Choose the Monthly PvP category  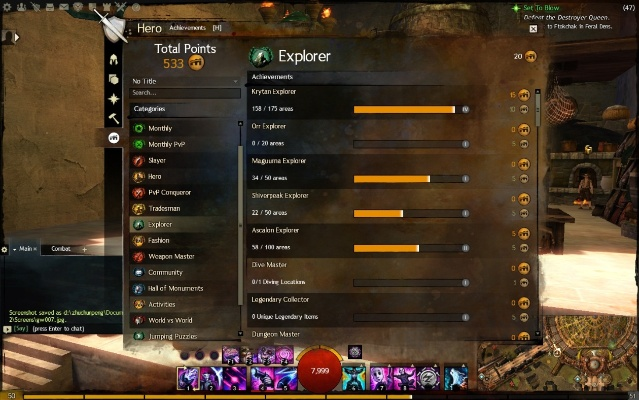tap(166, 144)
